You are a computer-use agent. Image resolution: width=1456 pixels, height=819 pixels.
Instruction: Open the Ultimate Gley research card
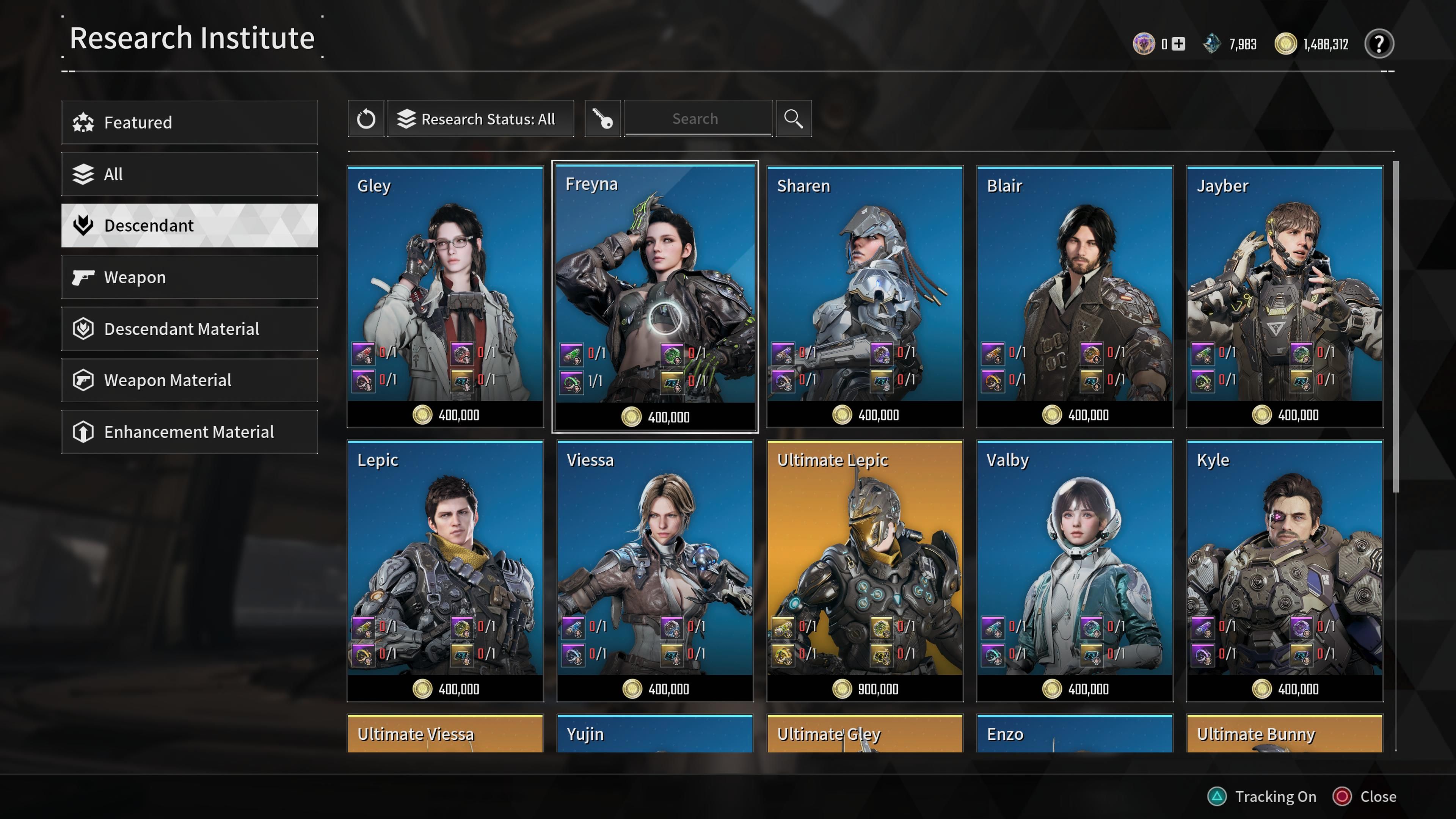864,734
